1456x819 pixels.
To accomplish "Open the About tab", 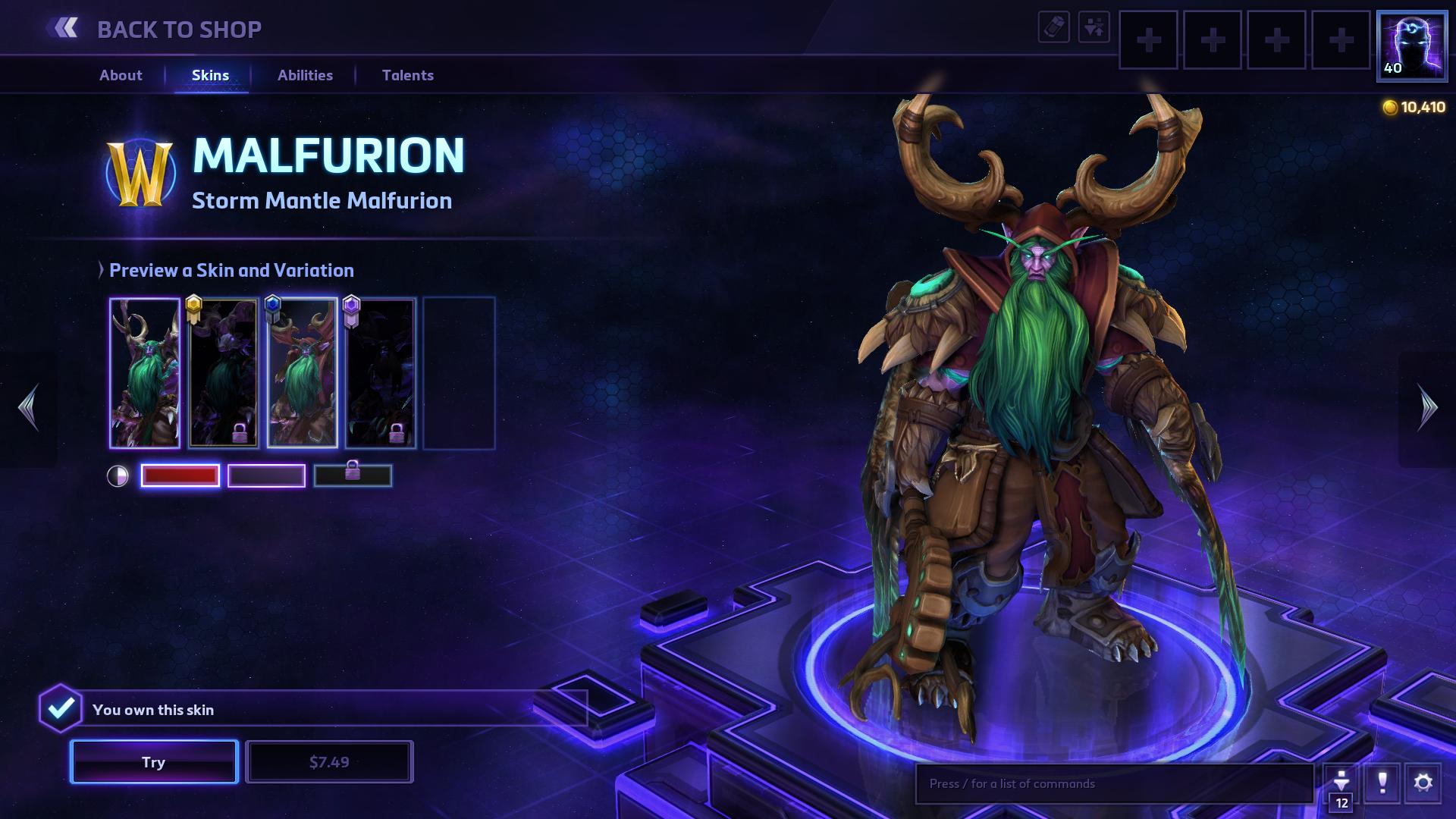I will click(121, 75).
